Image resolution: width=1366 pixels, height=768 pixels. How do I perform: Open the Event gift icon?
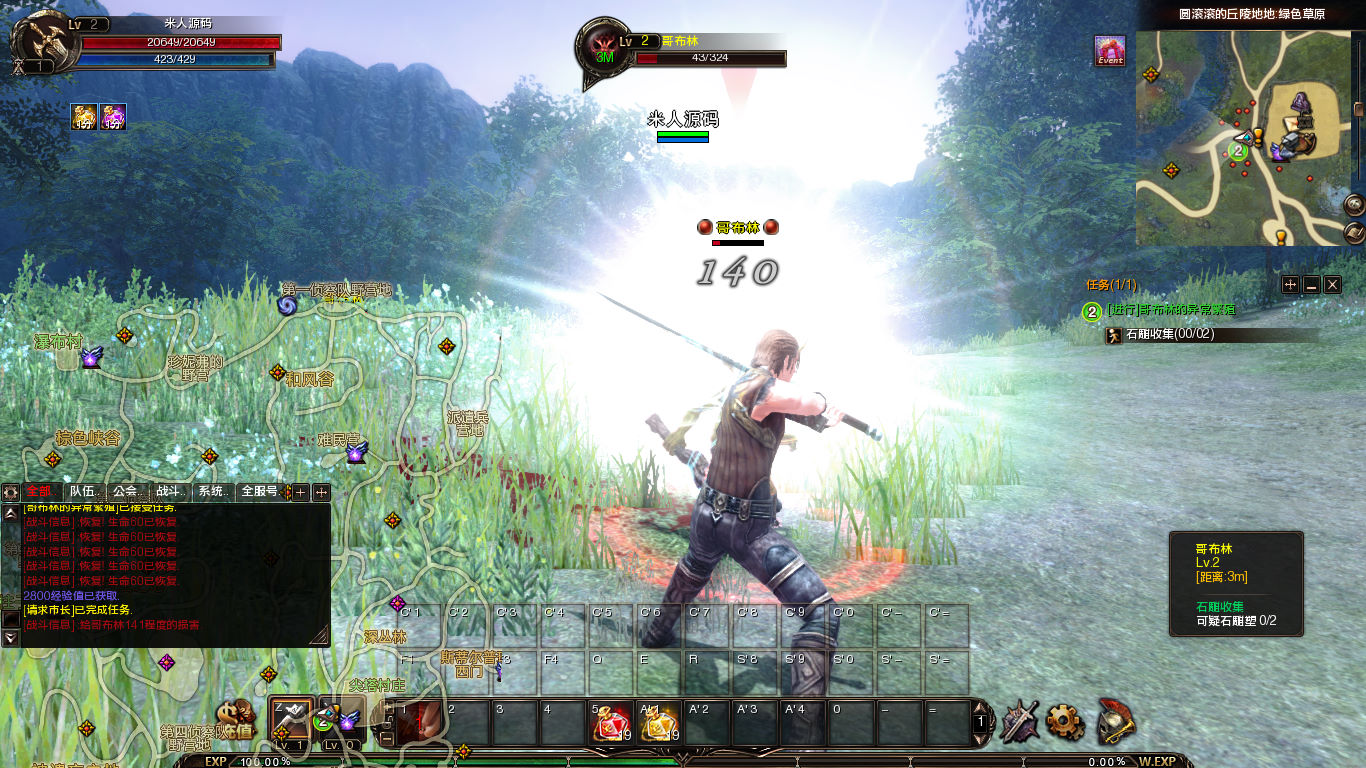coord(1110,51)
